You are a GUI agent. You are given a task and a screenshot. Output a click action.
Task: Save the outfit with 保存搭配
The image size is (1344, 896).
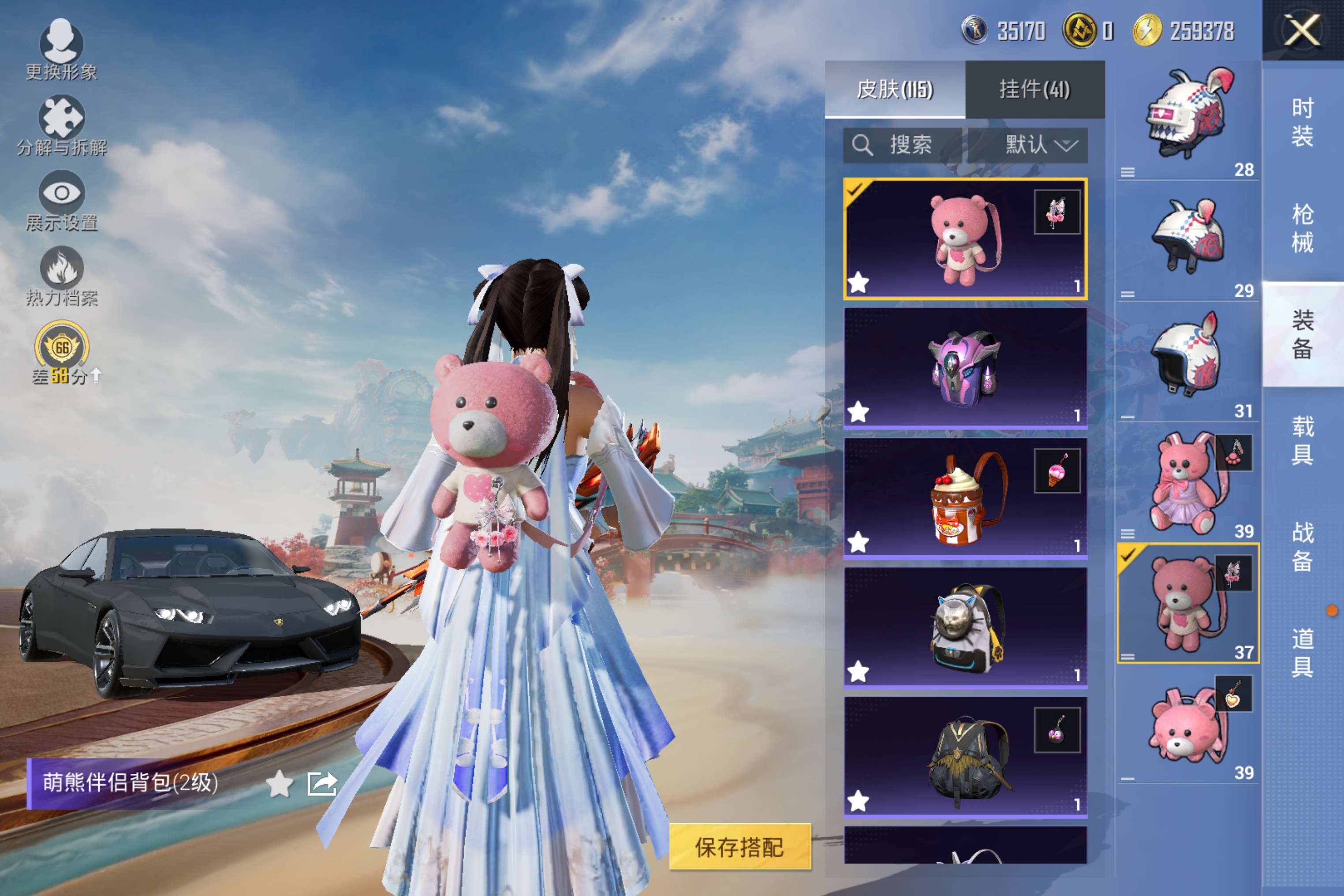point(739,847)
